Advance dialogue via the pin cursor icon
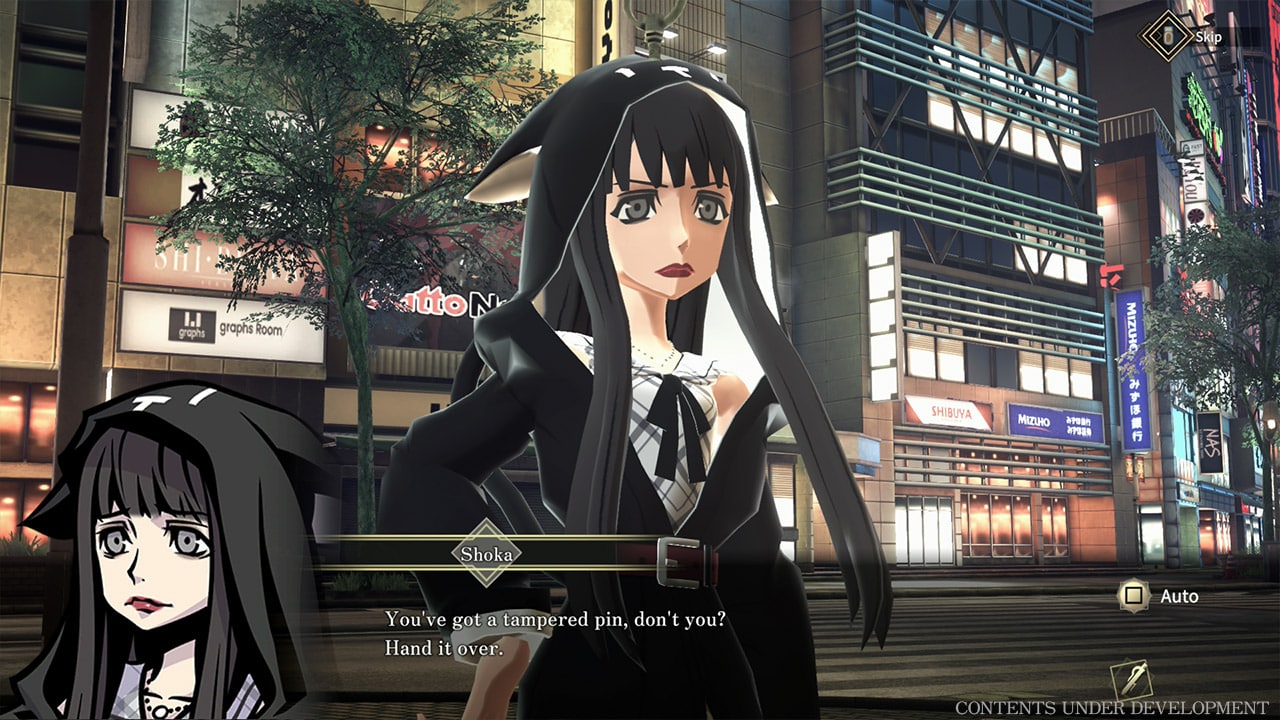 tap(1131, 680)
